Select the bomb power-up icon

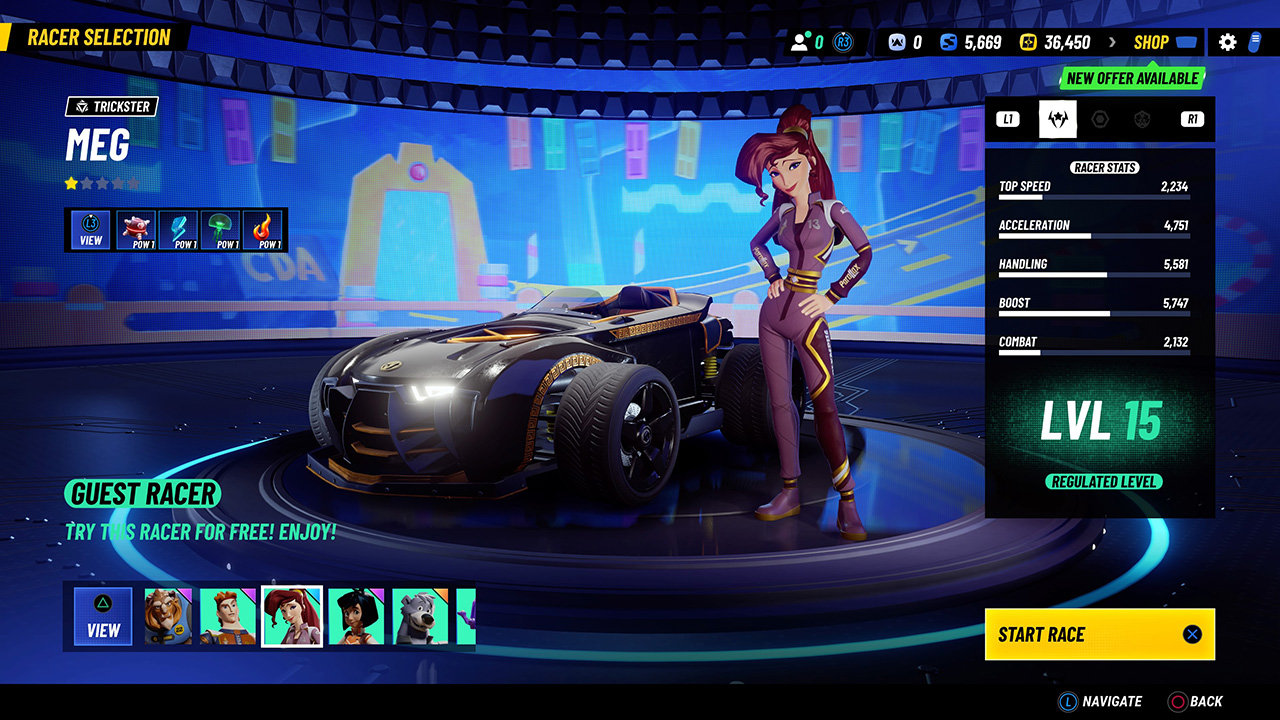click(136, 228)
